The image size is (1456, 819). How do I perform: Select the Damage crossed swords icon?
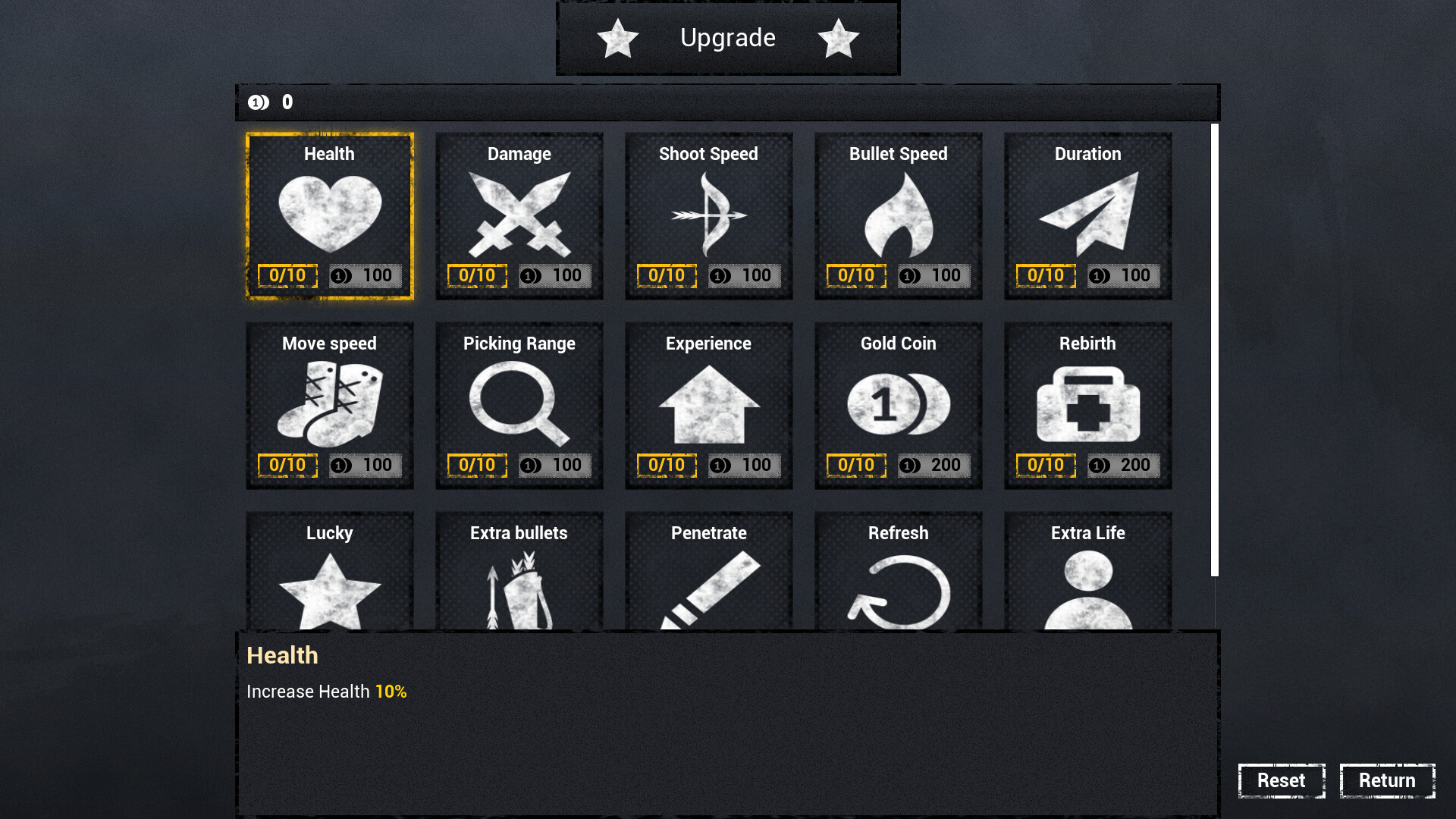(519, 215)
